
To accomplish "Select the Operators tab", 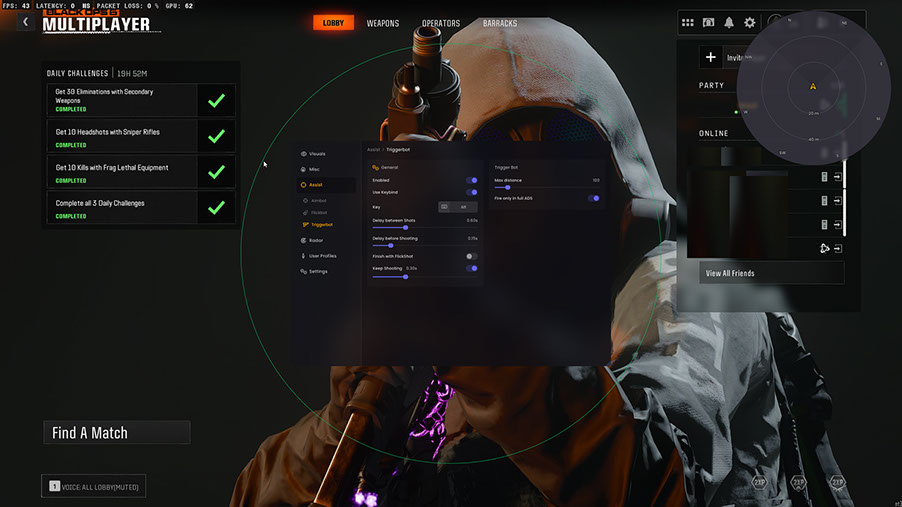I will (441, 23).
